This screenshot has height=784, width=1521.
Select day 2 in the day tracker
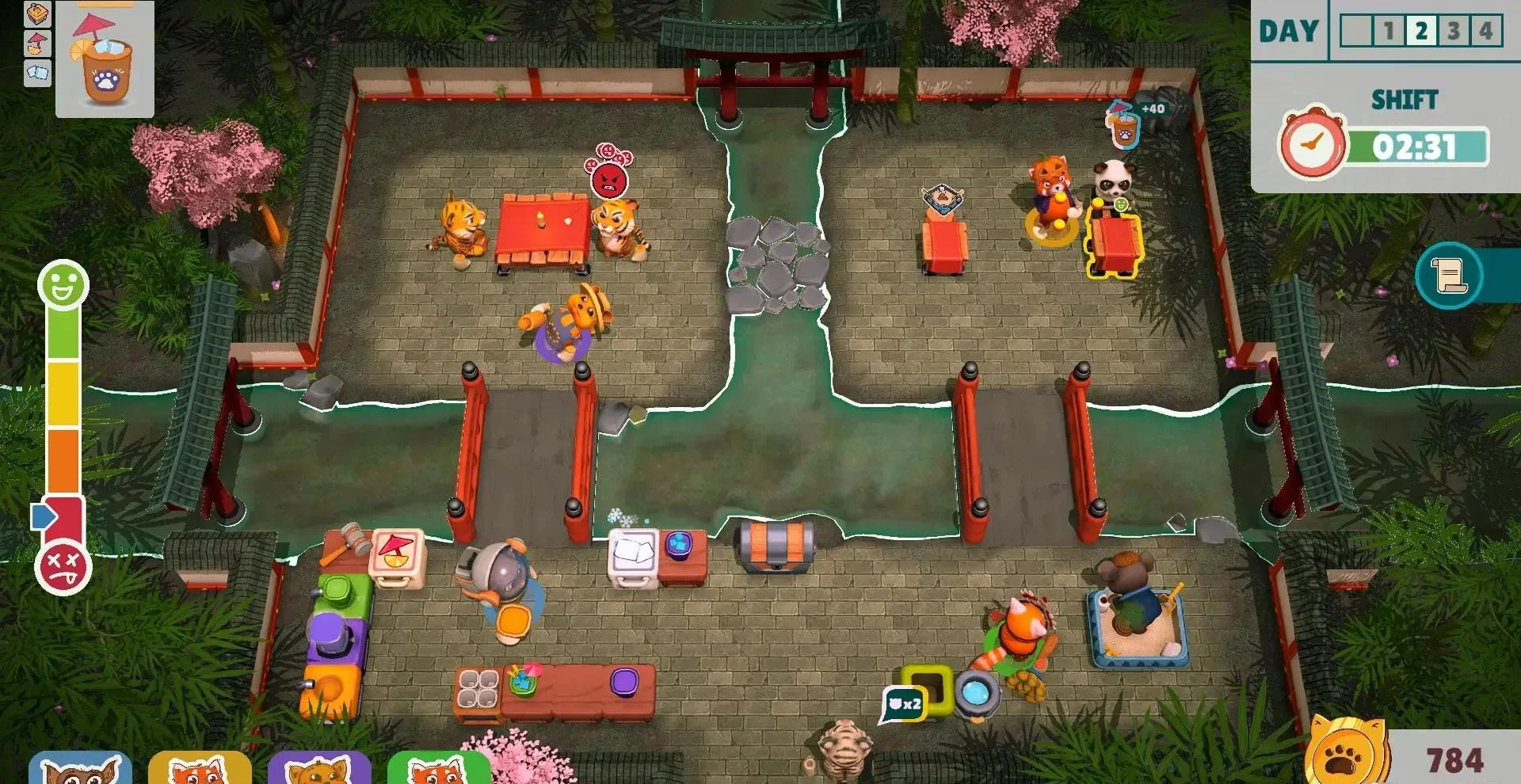tap(1422, 32)
